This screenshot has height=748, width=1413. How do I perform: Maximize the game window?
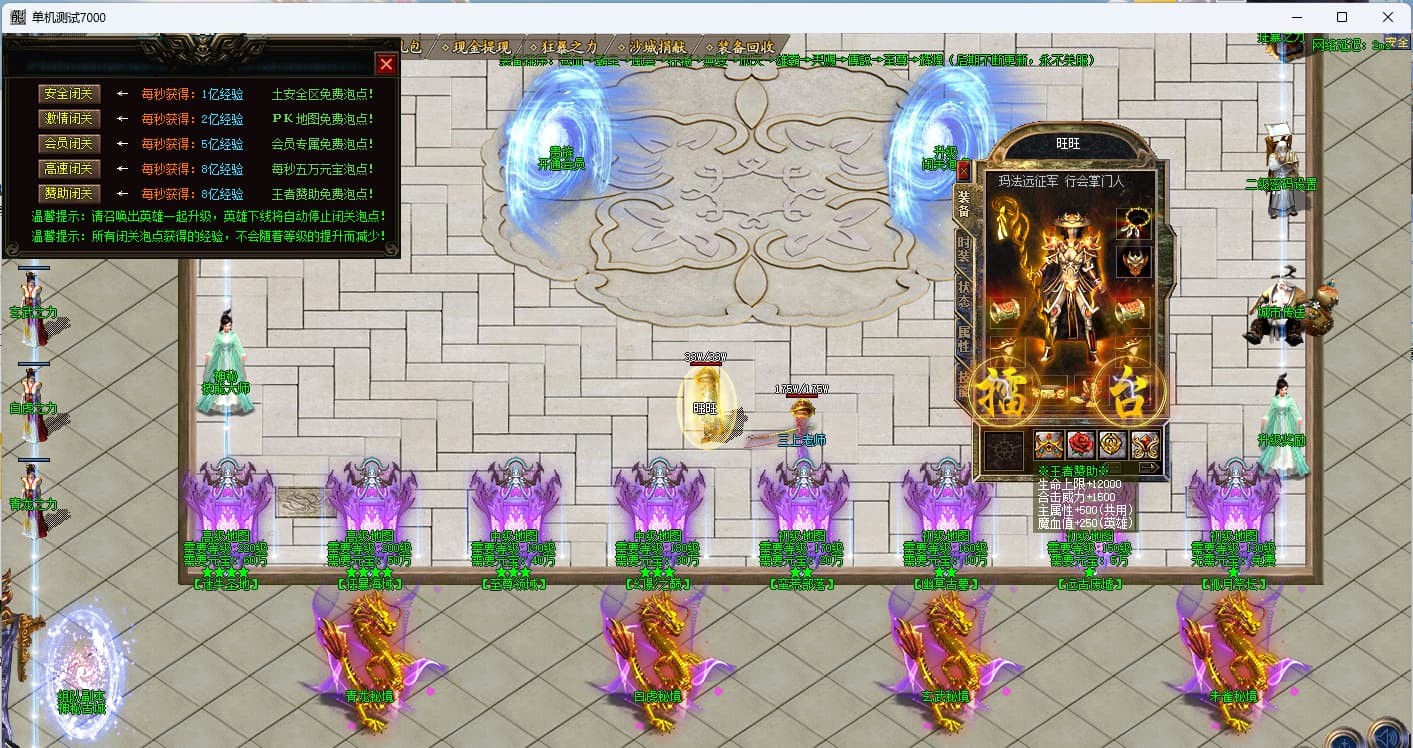1342,17
